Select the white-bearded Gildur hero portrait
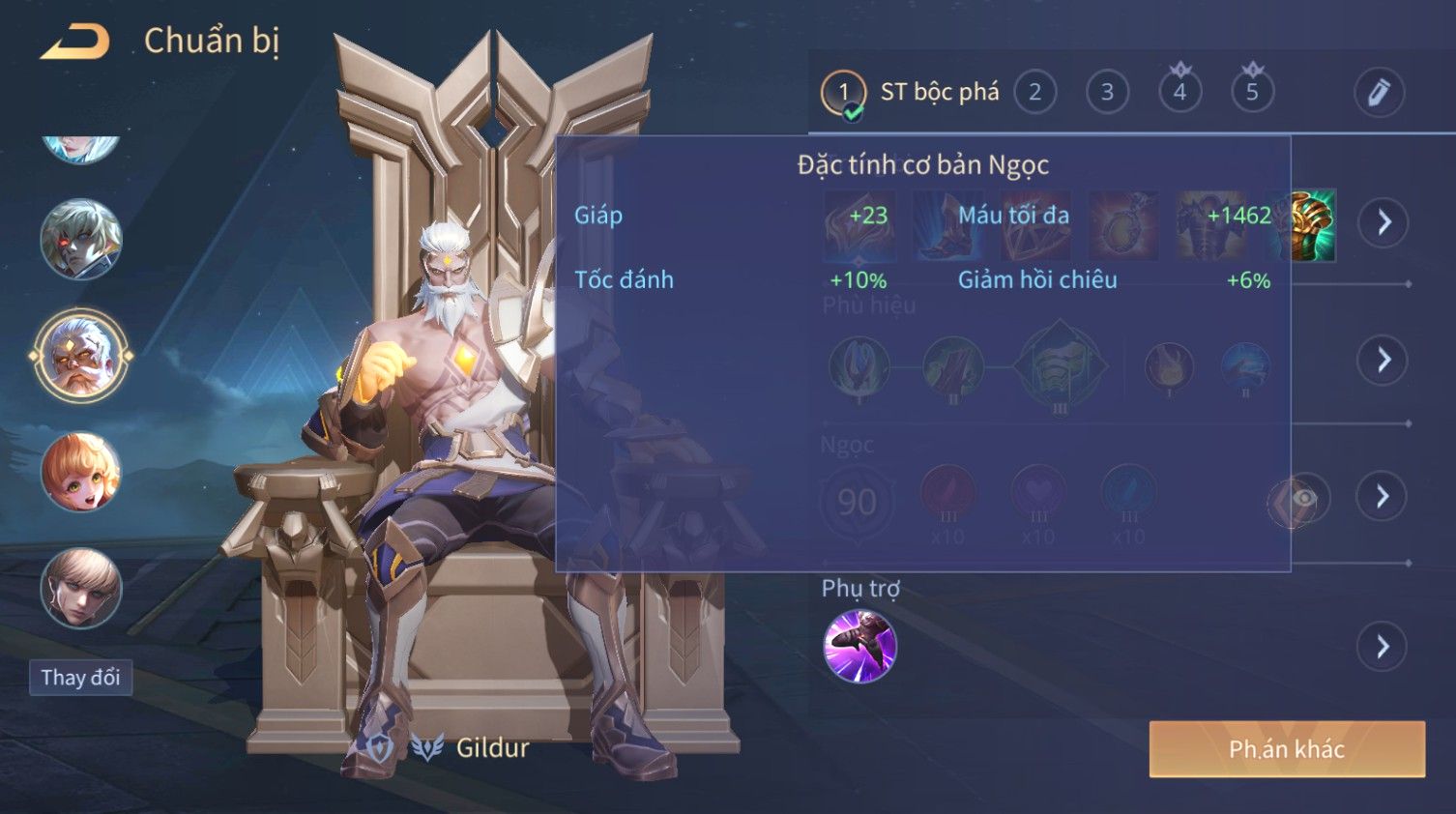The image size is (1456, 814). pyautogui.click(x=80, y=356)
